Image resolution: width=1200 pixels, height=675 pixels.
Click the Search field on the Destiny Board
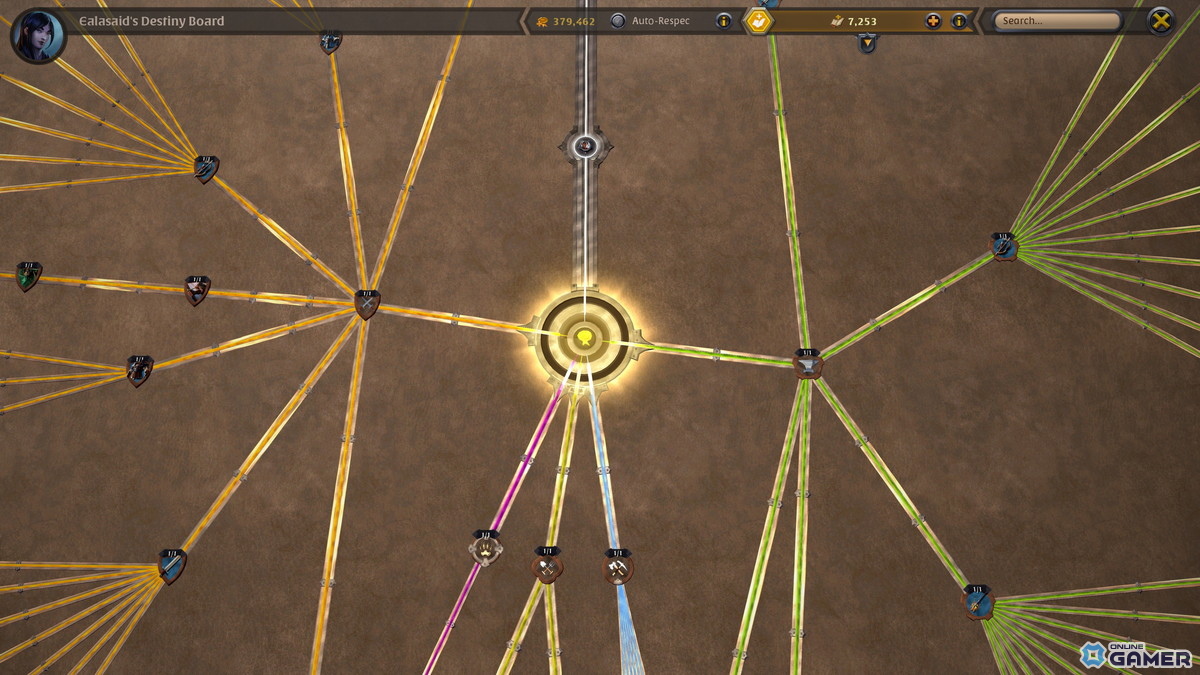[x=1058, y=21]
